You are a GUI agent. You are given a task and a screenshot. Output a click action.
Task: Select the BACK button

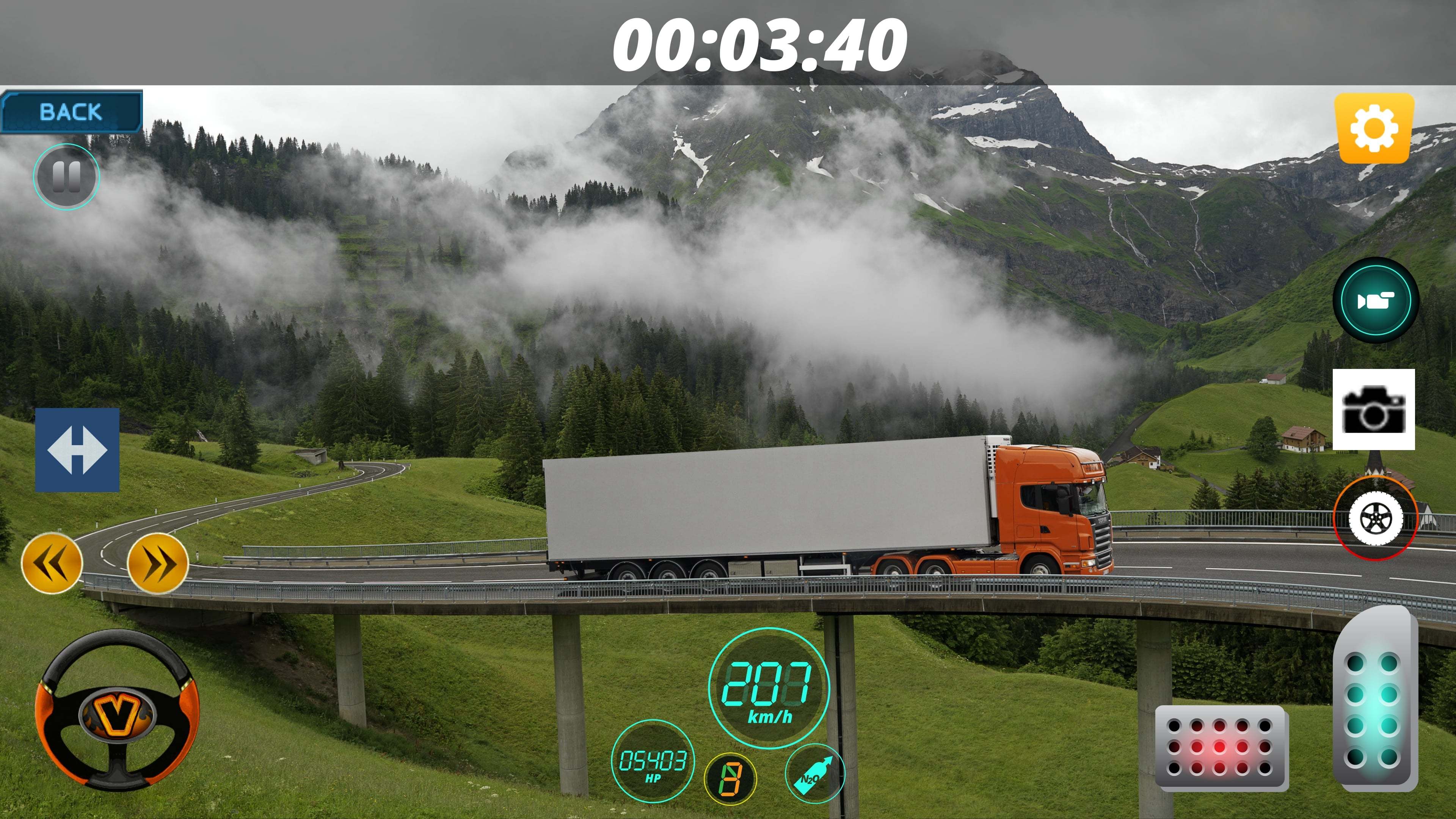coord(71,111)
